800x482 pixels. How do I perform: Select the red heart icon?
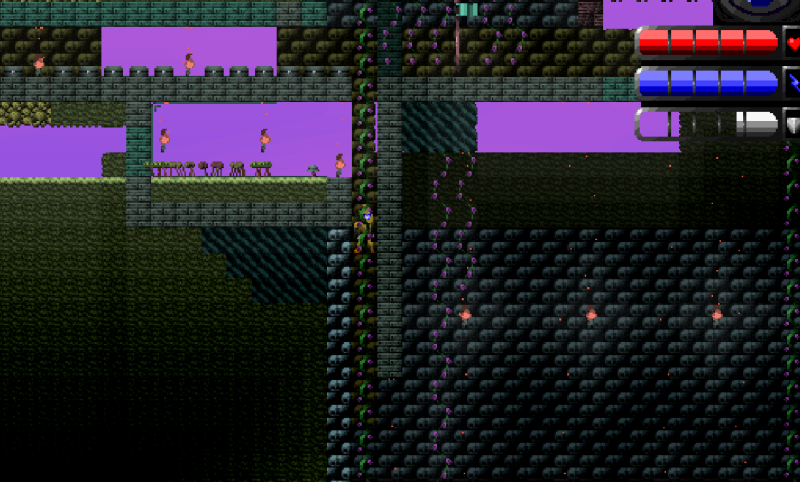(x=793, y=44)
